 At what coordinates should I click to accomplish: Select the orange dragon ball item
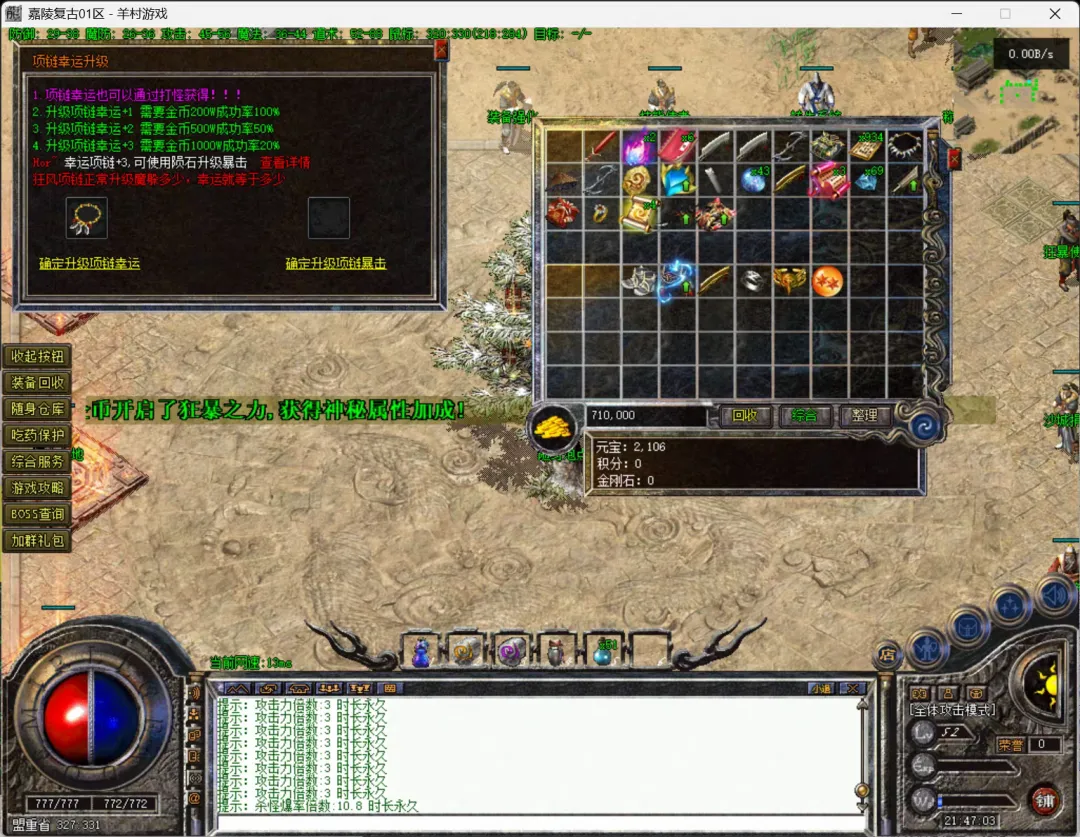827,281
